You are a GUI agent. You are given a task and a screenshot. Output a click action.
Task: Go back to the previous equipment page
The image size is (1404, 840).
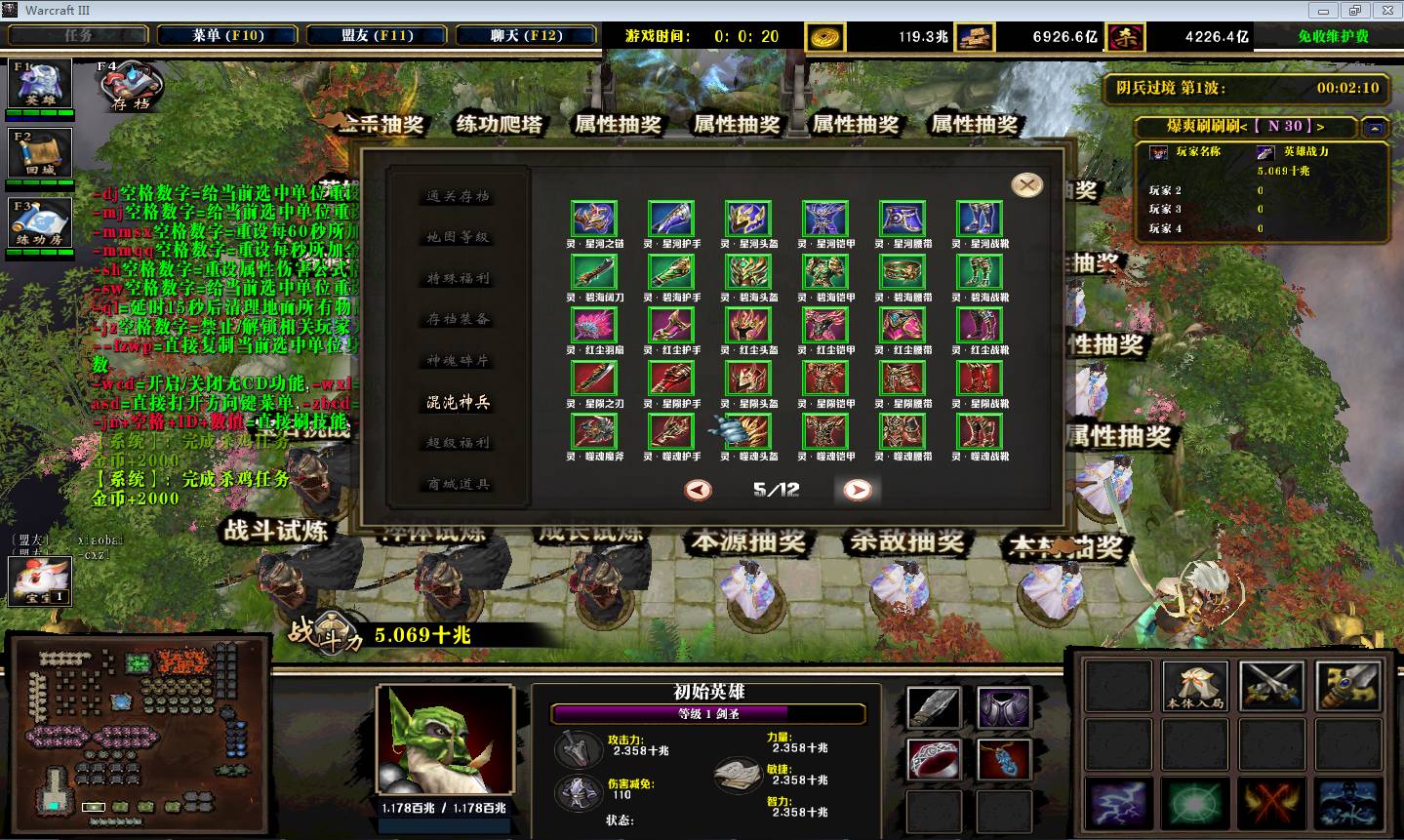click(x=698, y=490)
